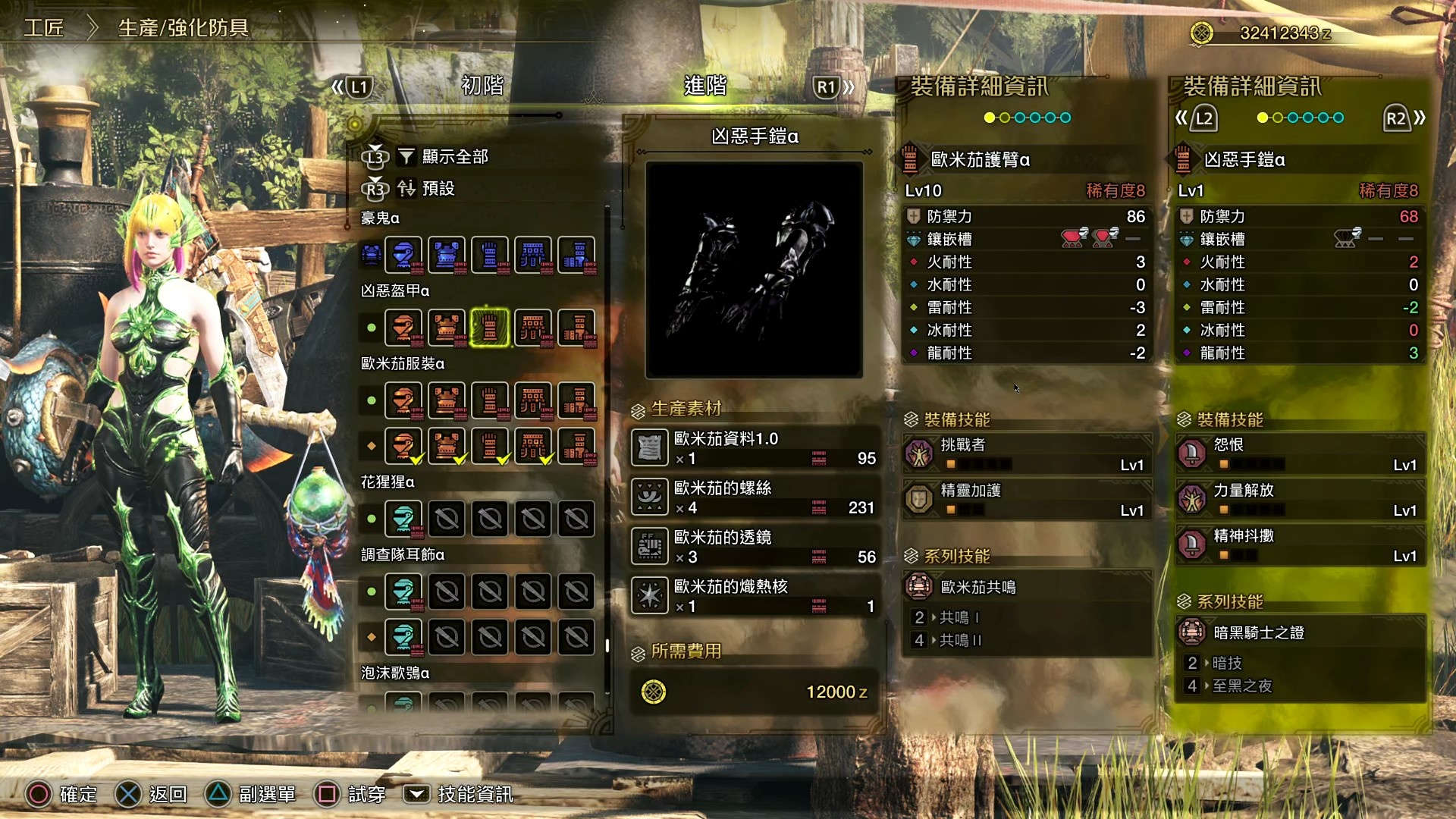This screenshot has height=819, width=1456.
Task: Switch to the 進階 armor tab
Action: tap(705, 86)
